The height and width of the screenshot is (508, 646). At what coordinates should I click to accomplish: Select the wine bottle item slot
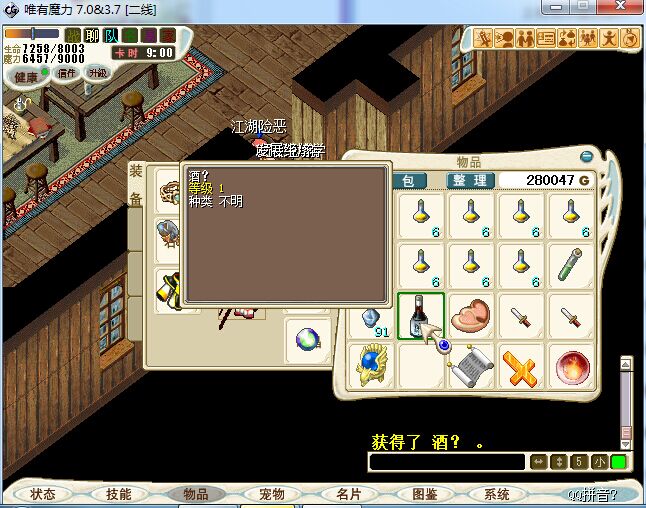tap(421, 316)
